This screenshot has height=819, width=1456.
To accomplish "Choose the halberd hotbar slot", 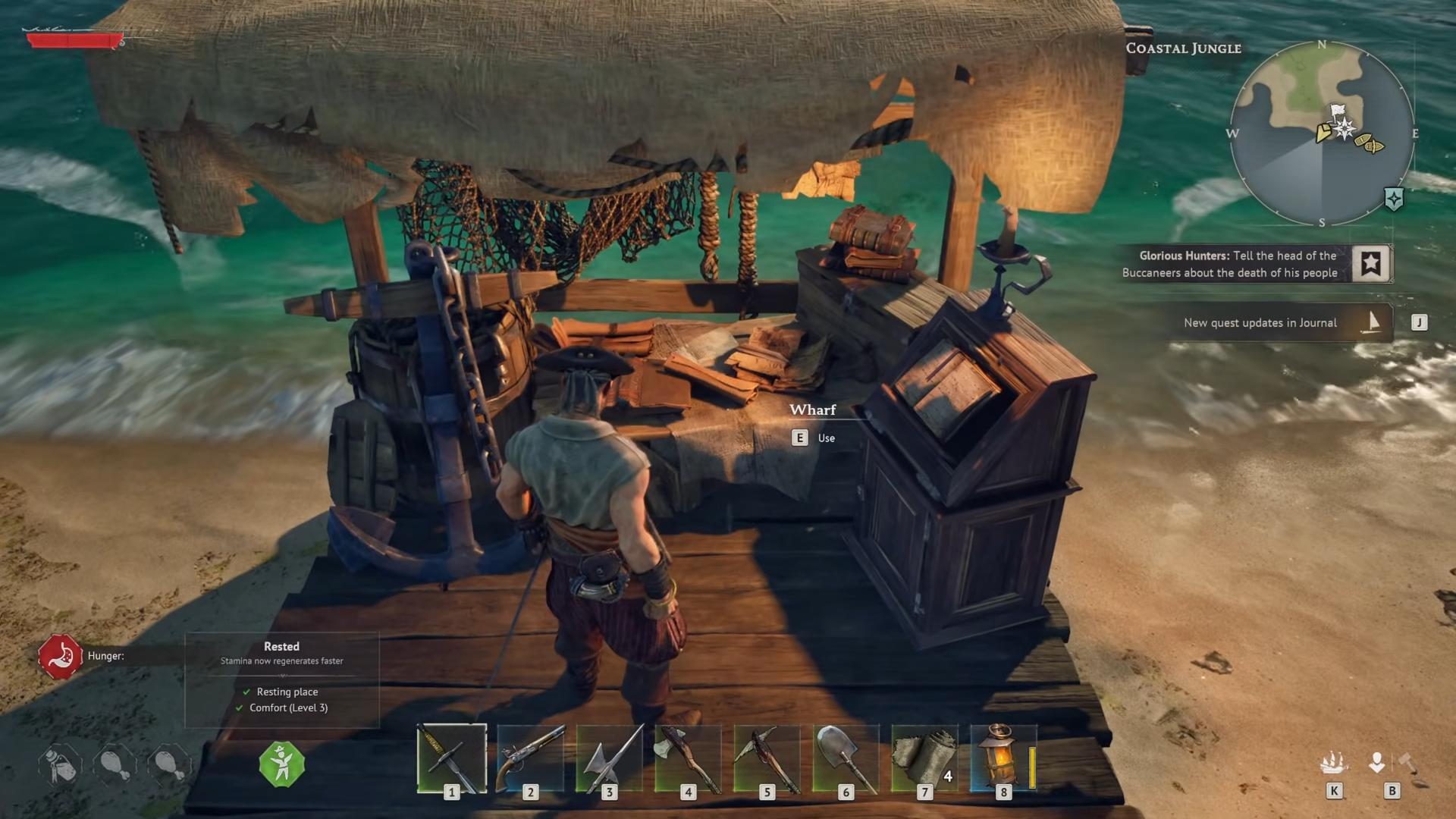I will [x=609, y=758].
